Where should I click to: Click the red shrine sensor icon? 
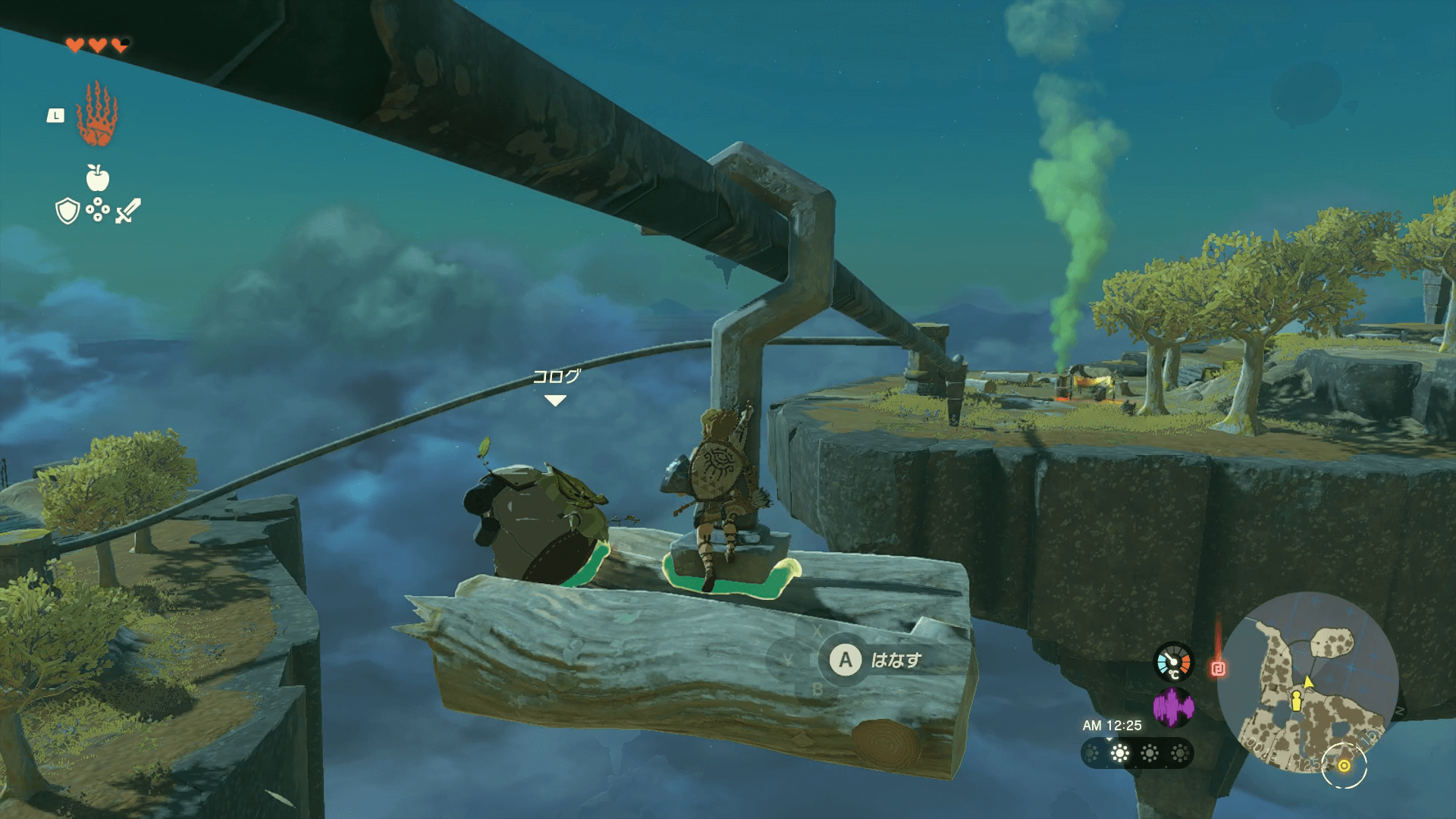point(1218,668)
